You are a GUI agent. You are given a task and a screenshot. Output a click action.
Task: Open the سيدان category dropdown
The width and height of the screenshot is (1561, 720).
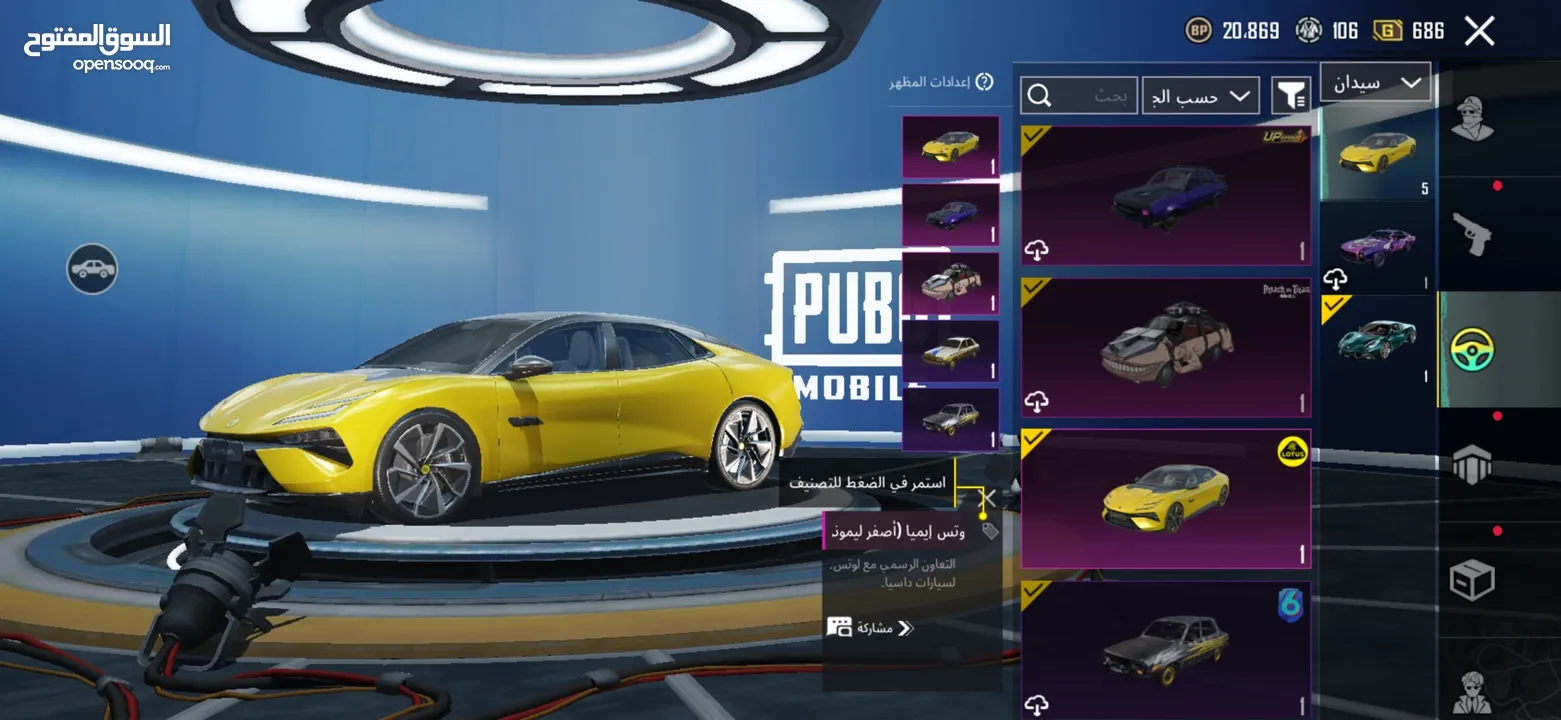coord(1375,81)
